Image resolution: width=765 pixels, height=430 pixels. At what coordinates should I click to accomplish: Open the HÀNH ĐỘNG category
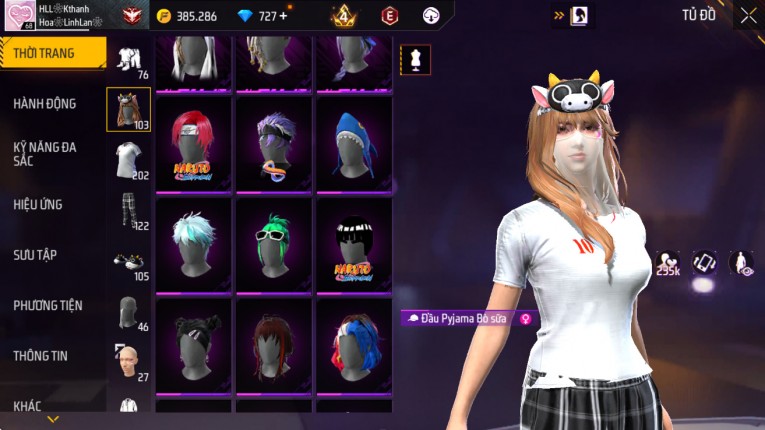tap(46, 103)
